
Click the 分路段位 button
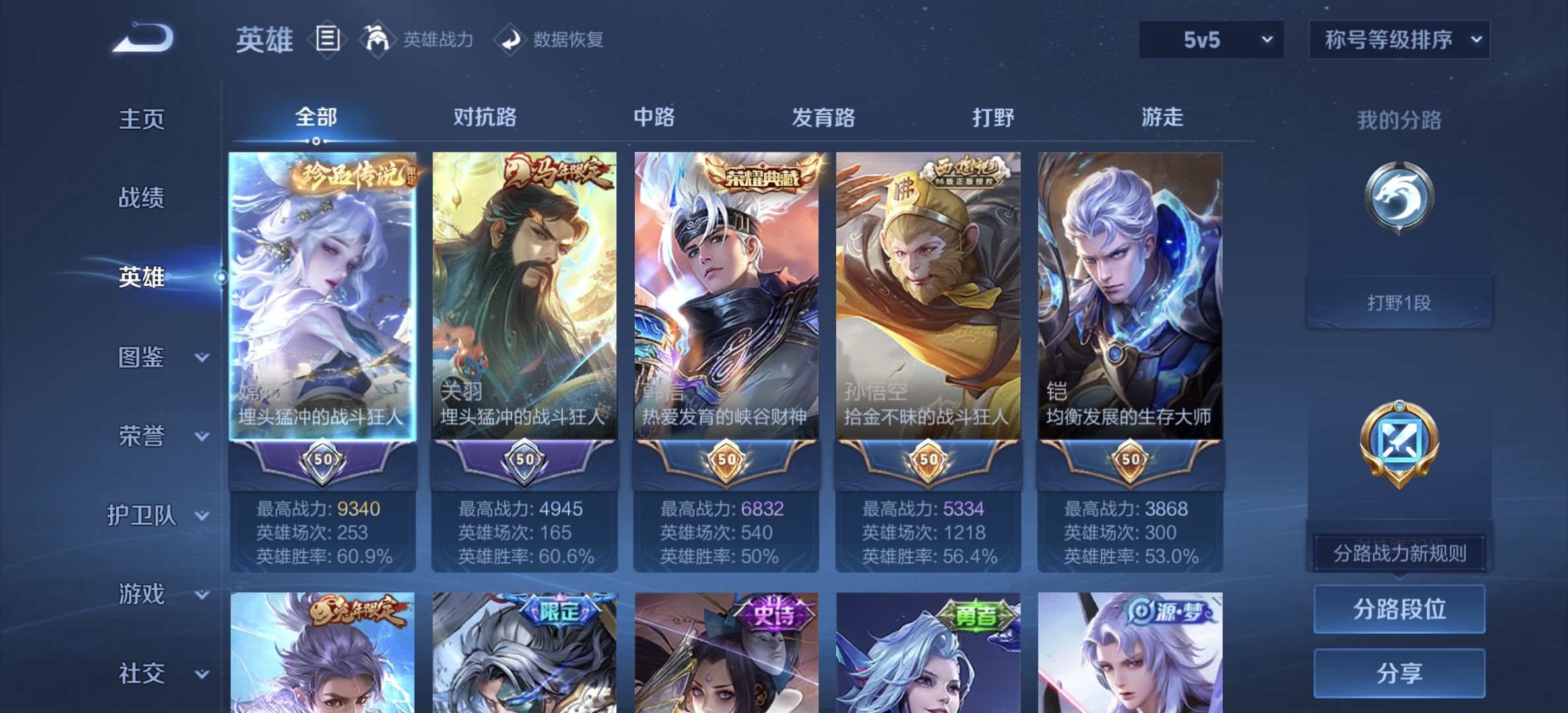tap(1398, 610)
